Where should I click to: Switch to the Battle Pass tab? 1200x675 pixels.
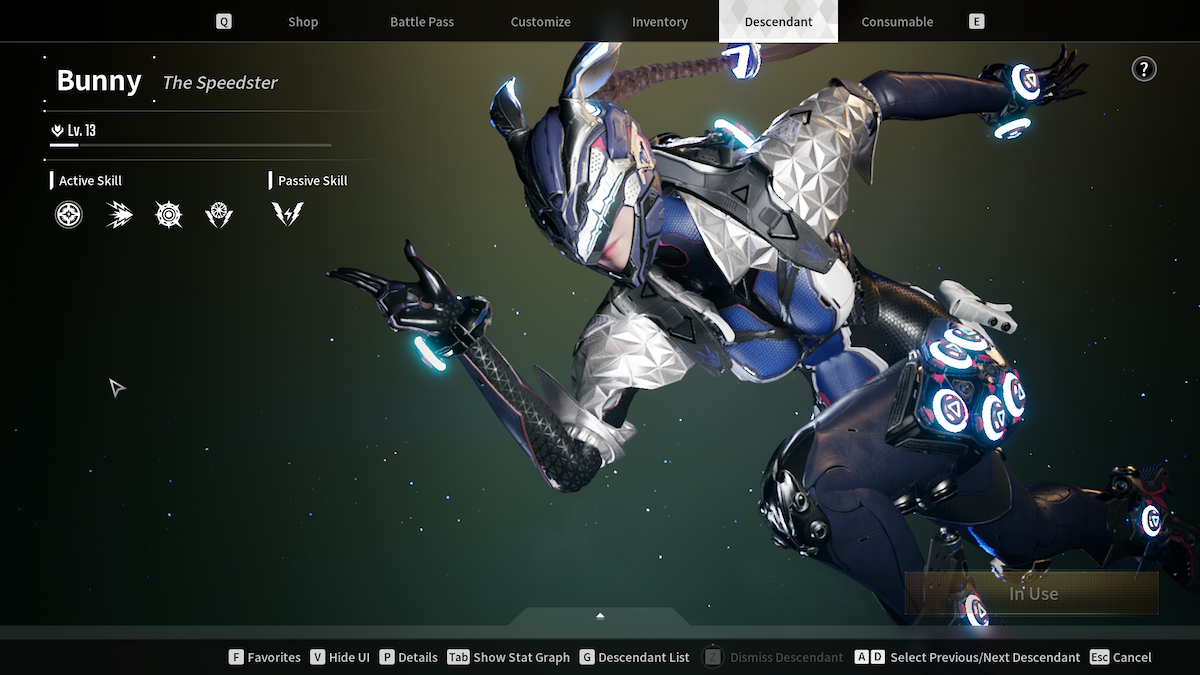pyautogui.click(x=422, y=22)
